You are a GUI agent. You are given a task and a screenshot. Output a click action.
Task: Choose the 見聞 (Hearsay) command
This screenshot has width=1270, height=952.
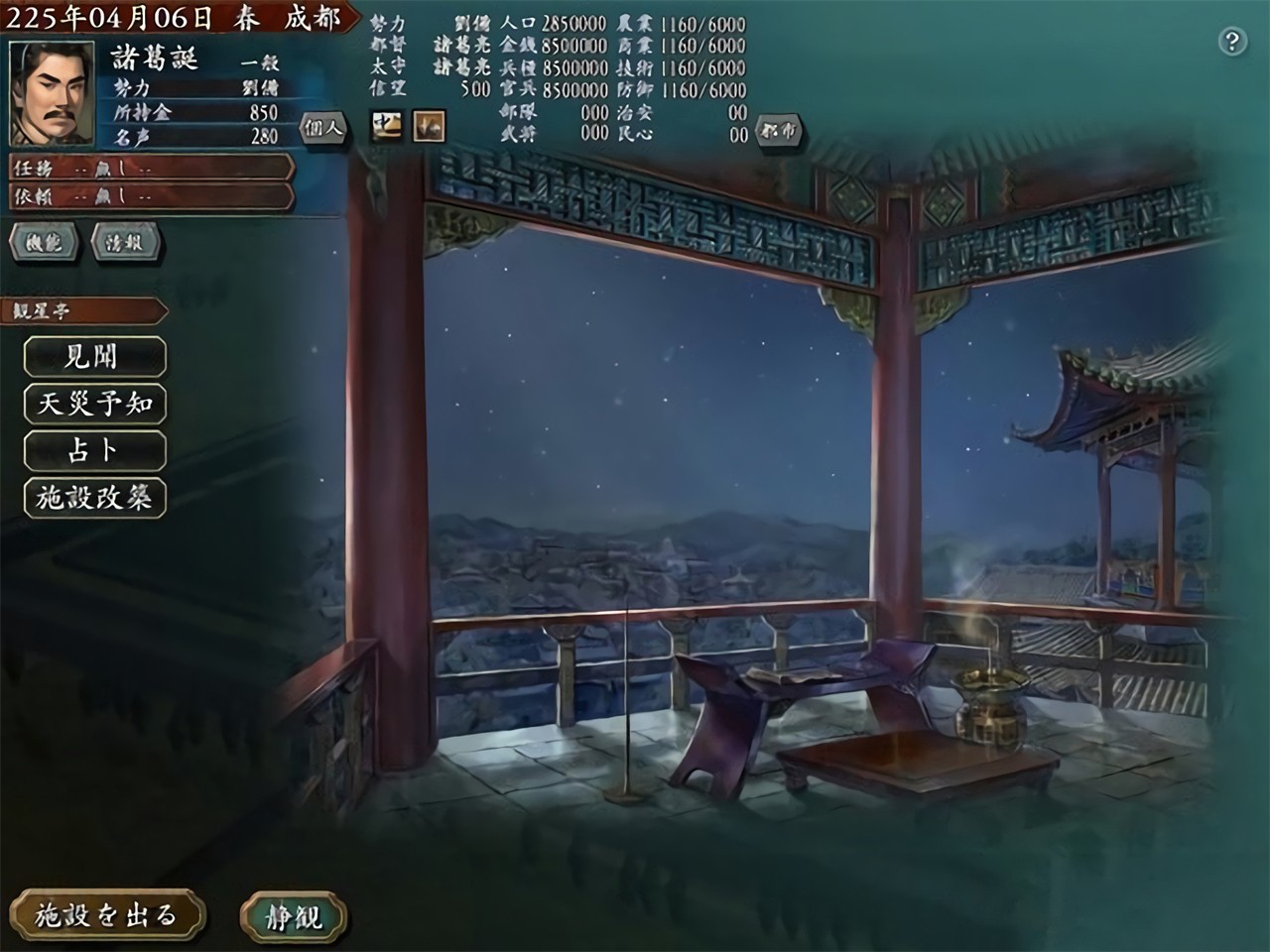pos(94,358)
